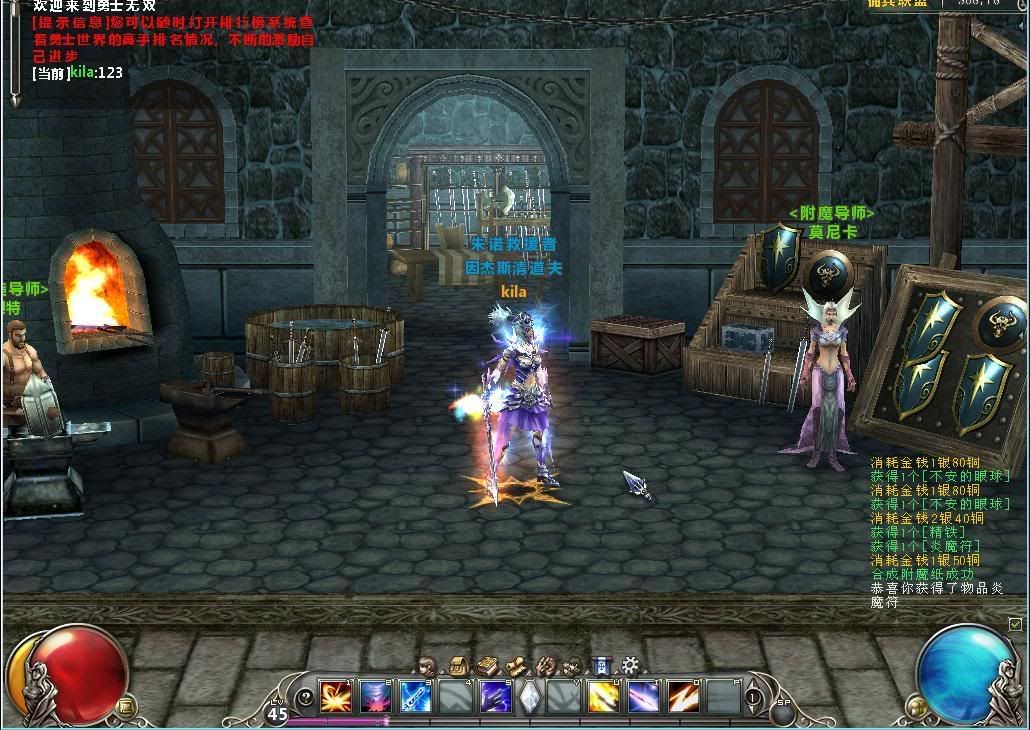The image size is (1030, 730).
Task: Open the gear settings menu
Action: point(630,665)
